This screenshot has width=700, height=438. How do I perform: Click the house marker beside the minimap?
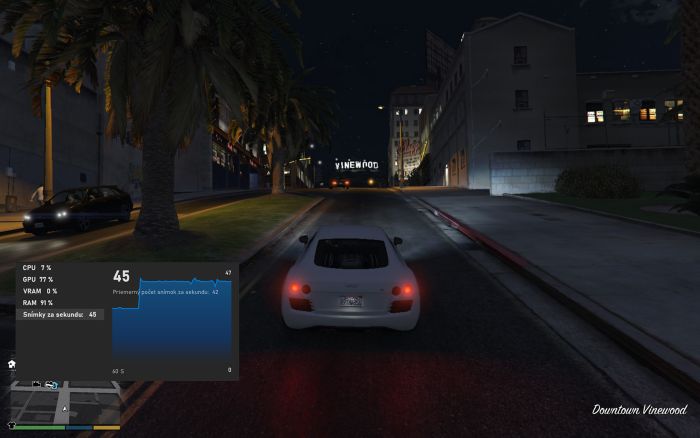coord(11,365)
